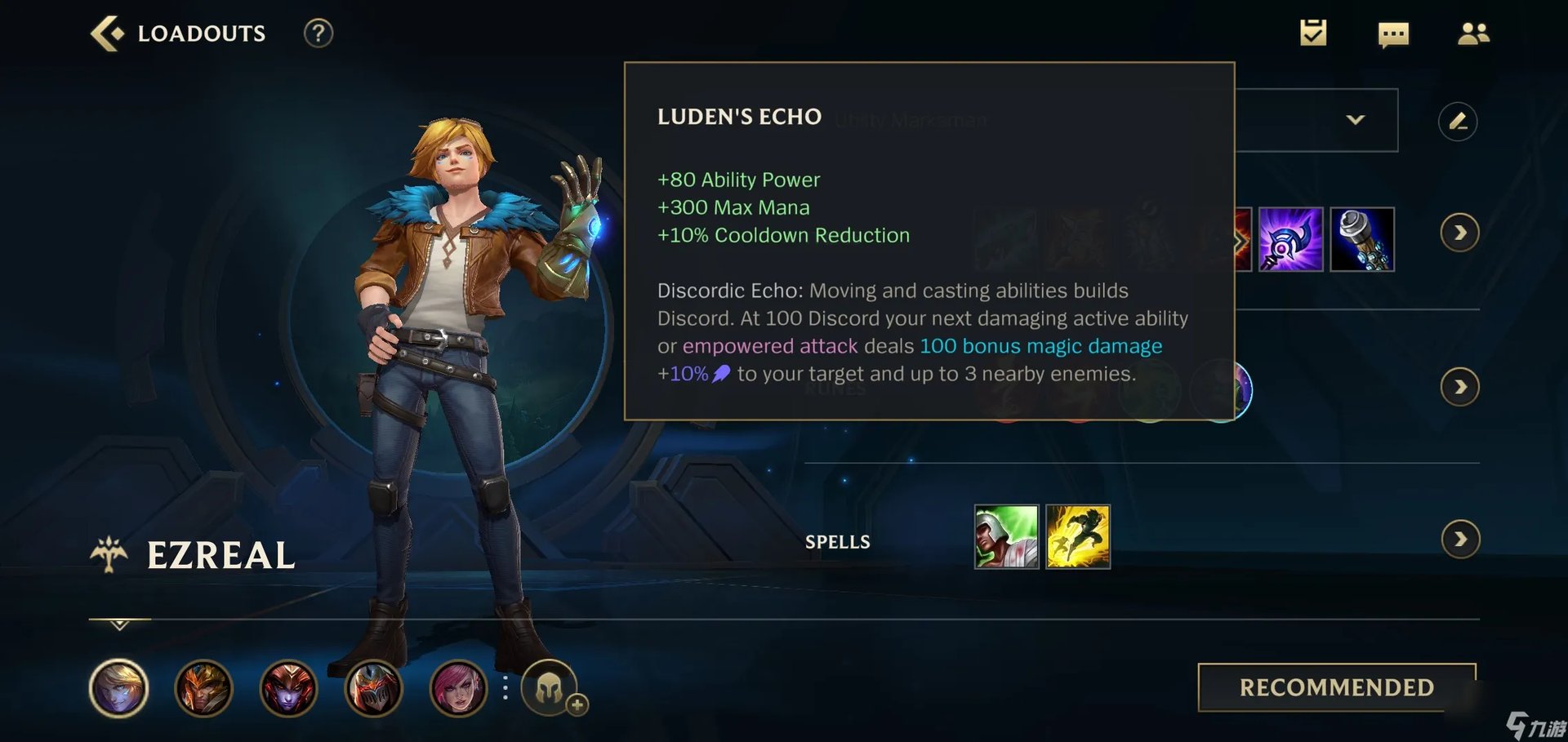Open the tasks checklist icon
Image resolution: width=1568 pixels, height=742 pixels.
1313,33
